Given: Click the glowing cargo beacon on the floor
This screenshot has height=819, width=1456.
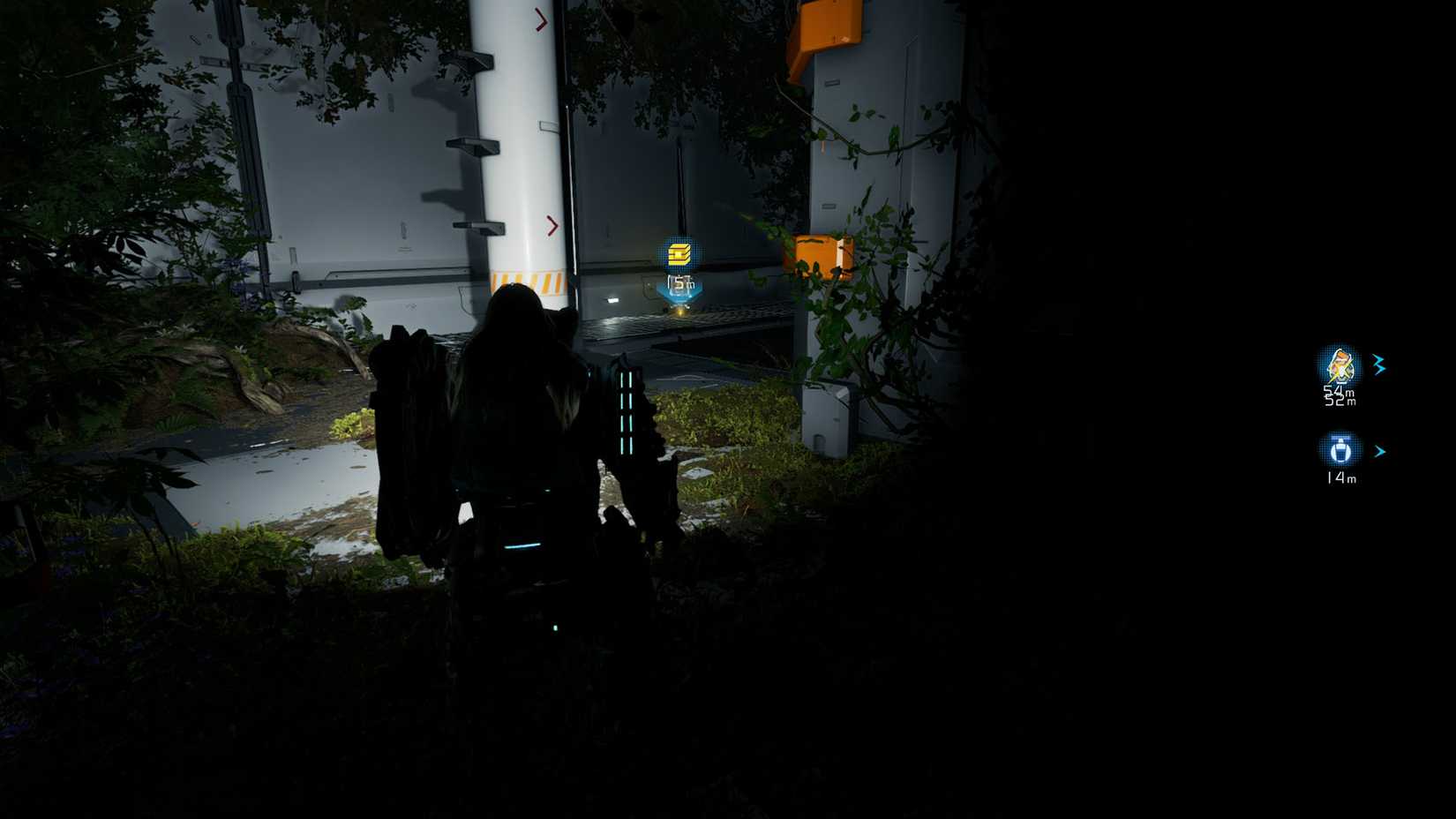Looking at the screenshot, I should point(680,312).
